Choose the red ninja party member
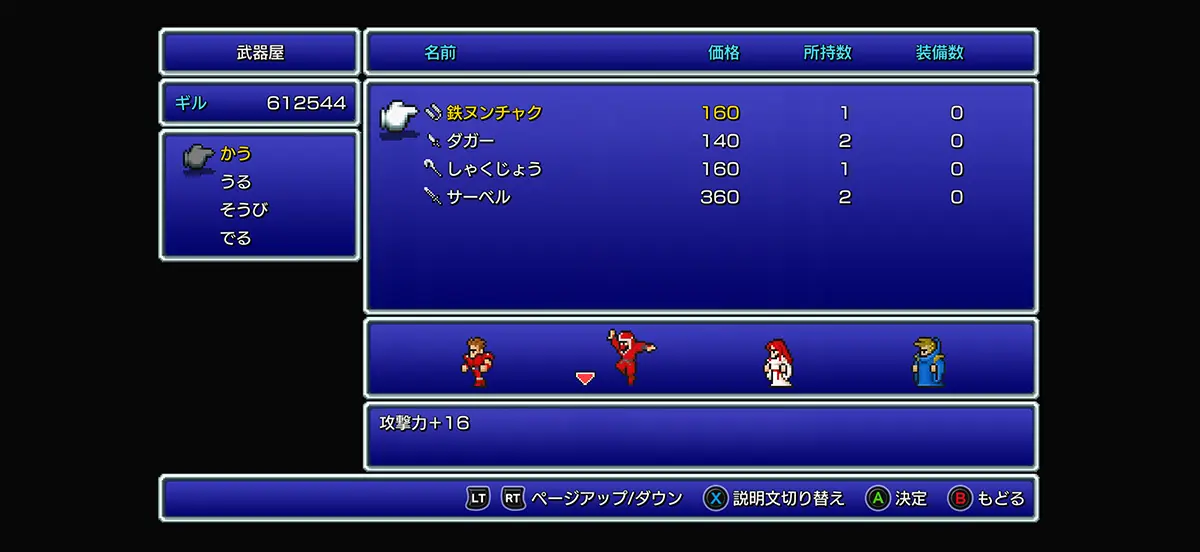1200x552 pixels. coord(630,357)
